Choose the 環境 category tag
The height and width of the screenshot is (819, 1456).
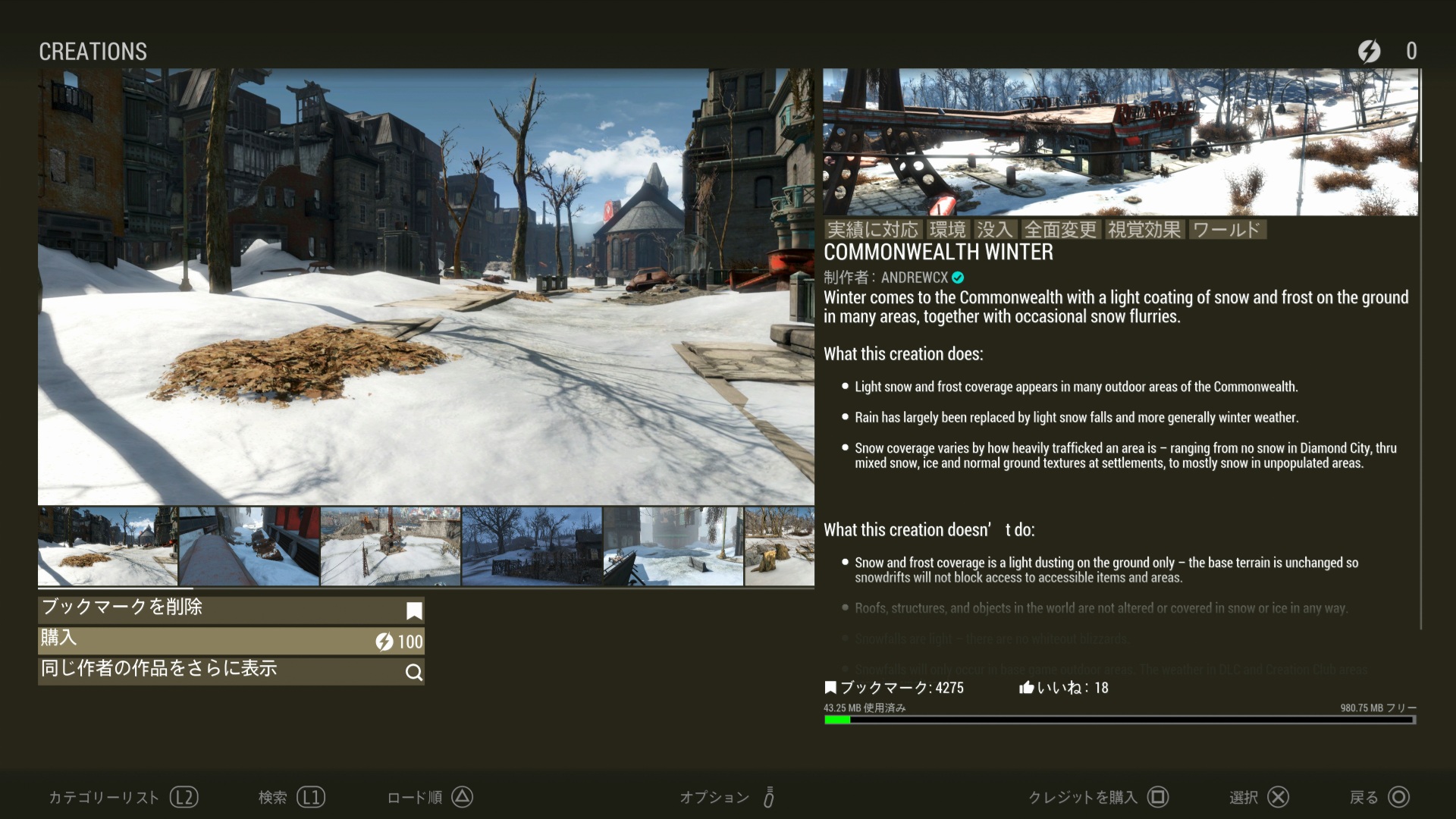click(x=947, y=230)
